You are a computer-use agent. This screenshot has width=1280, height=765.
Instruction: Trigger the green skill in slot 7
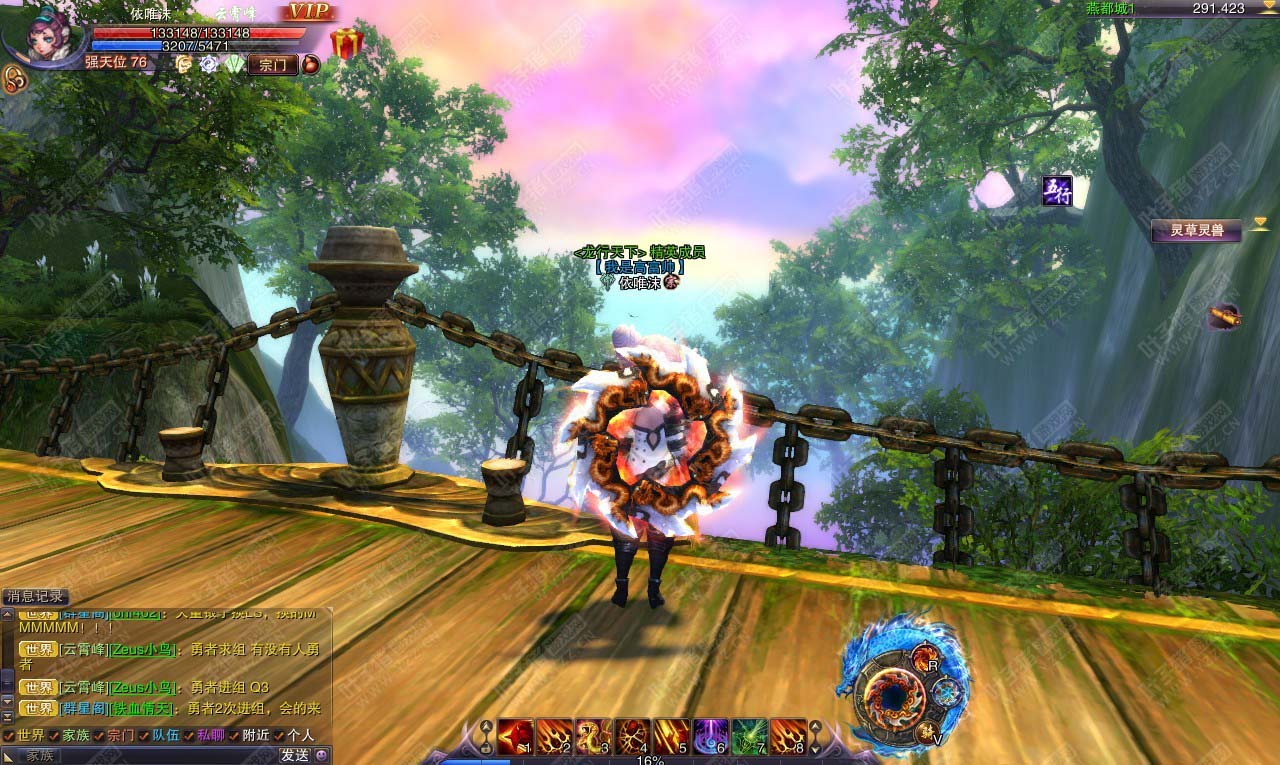750,737
